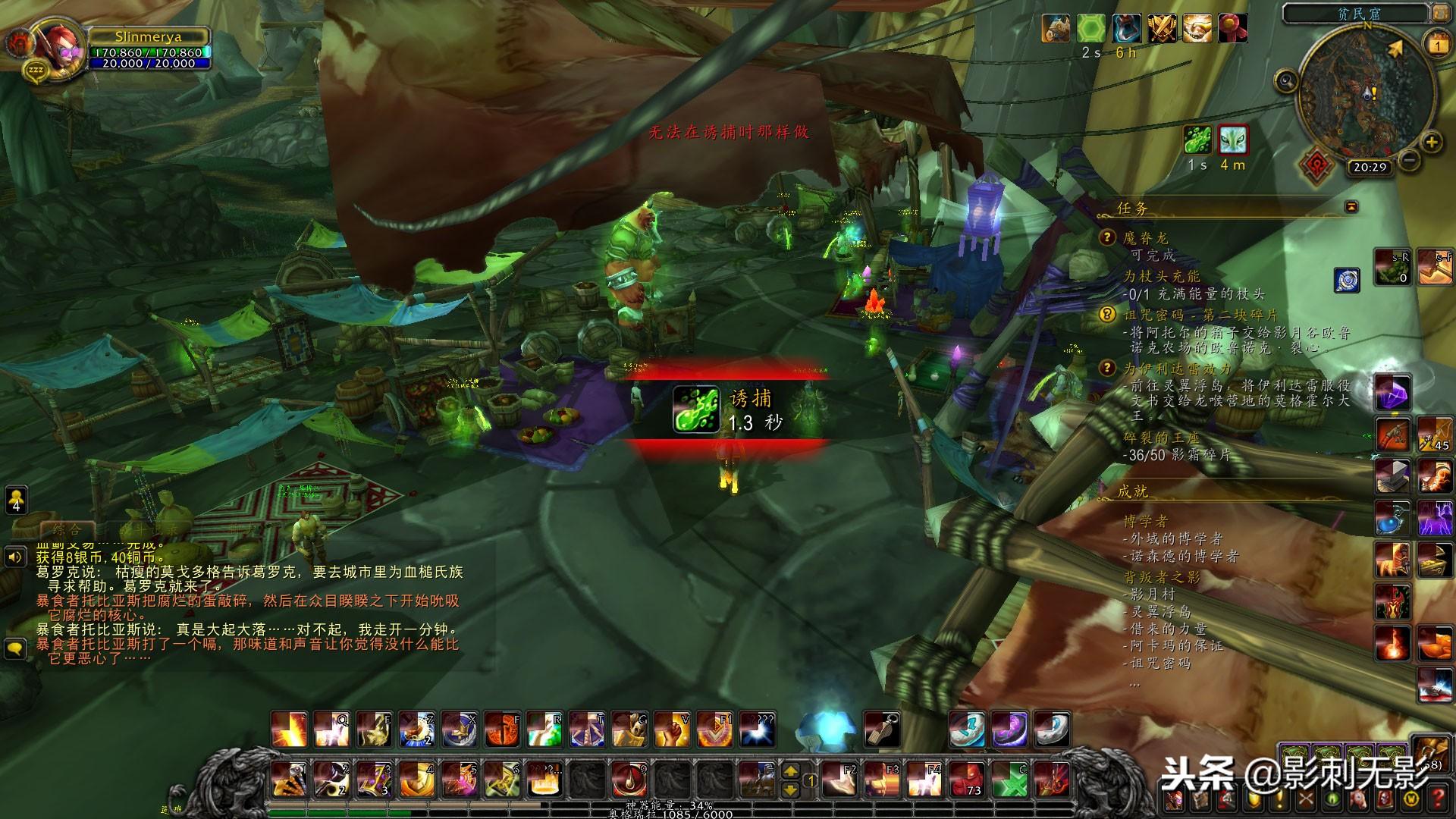
Task: Click the white cat face debuff icon
Action: click(1233, 140)
